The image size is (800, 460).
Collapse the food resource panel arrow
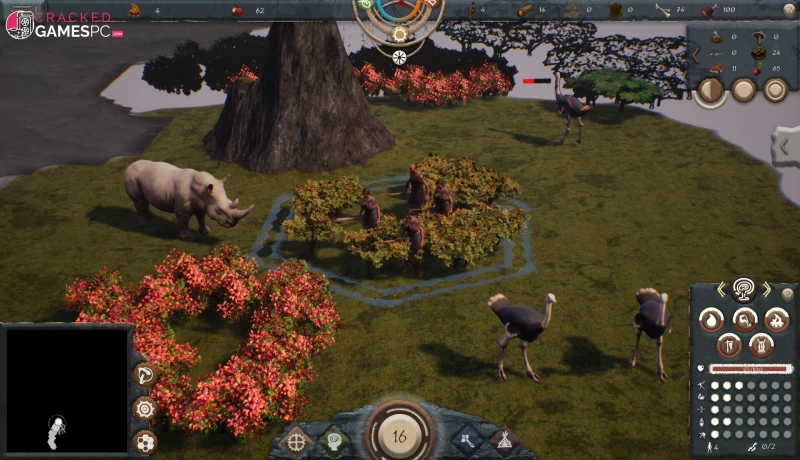pyautogui.click(x=696, y=55)
